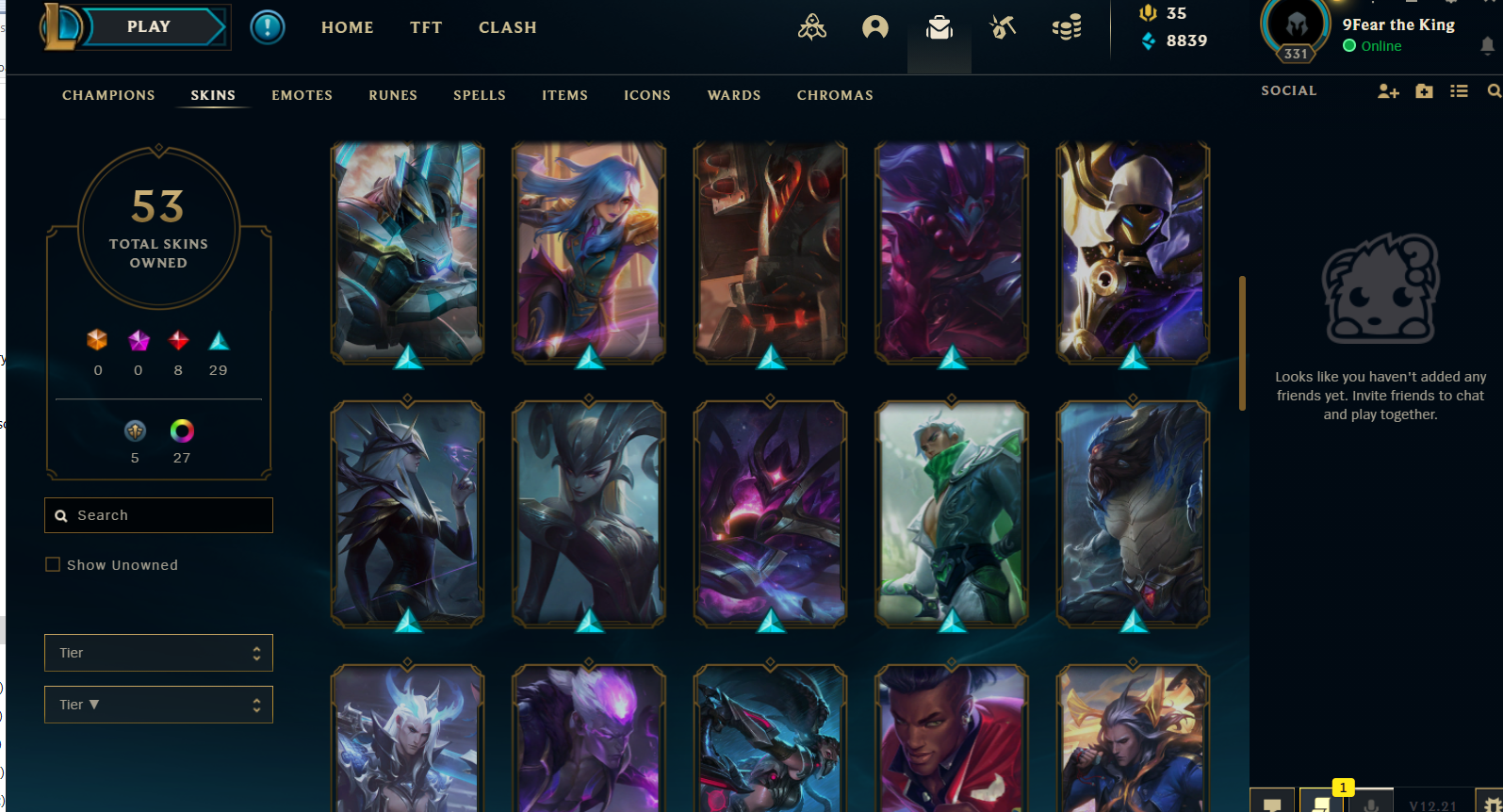View the CHROMAS tab
The height and width of the screenshot is (812, 1503).
tap(835, 95)
